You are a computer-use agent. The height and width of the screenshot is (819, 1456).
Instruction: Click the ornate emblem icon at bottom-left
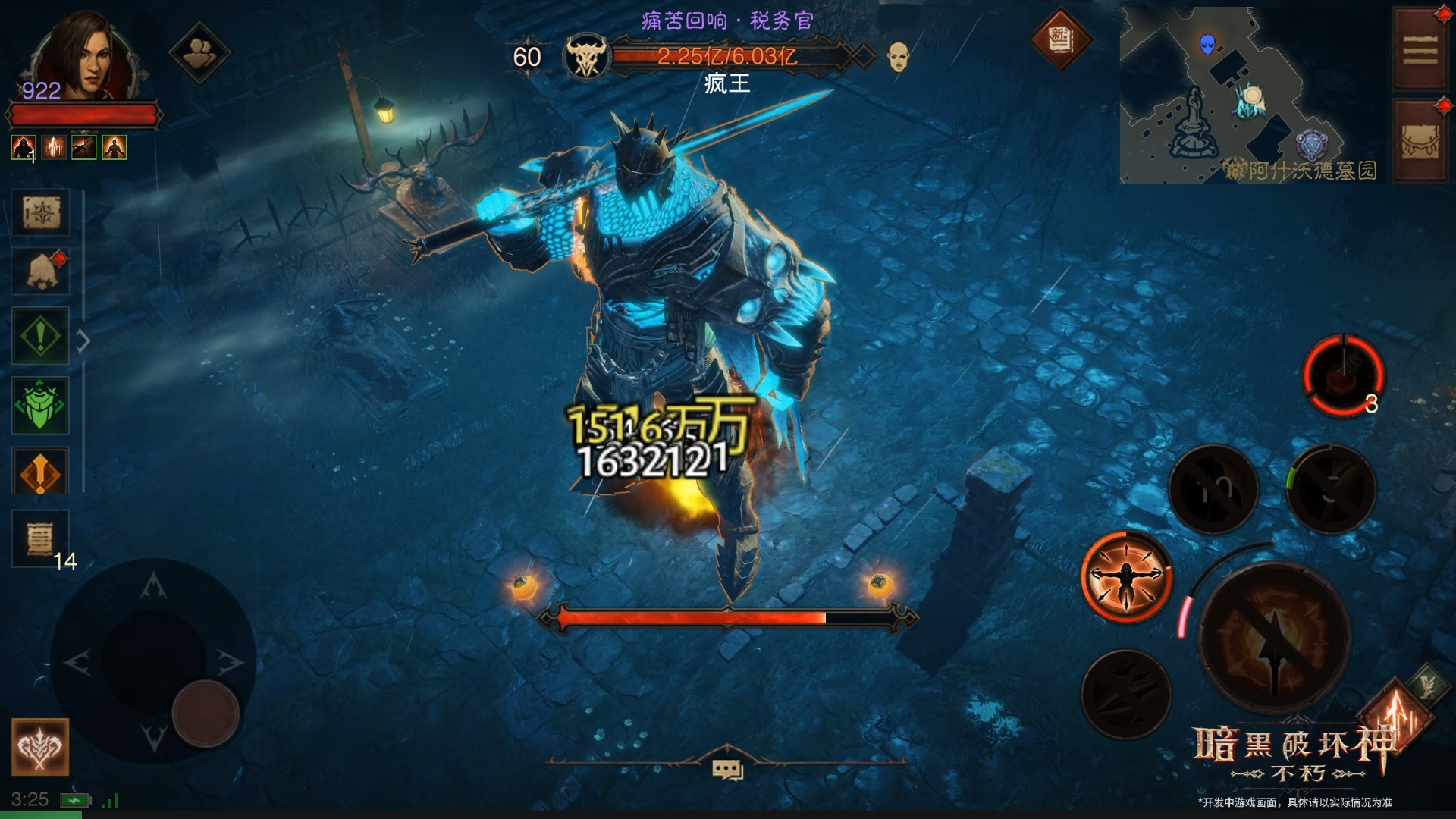(x=40, y=747)
